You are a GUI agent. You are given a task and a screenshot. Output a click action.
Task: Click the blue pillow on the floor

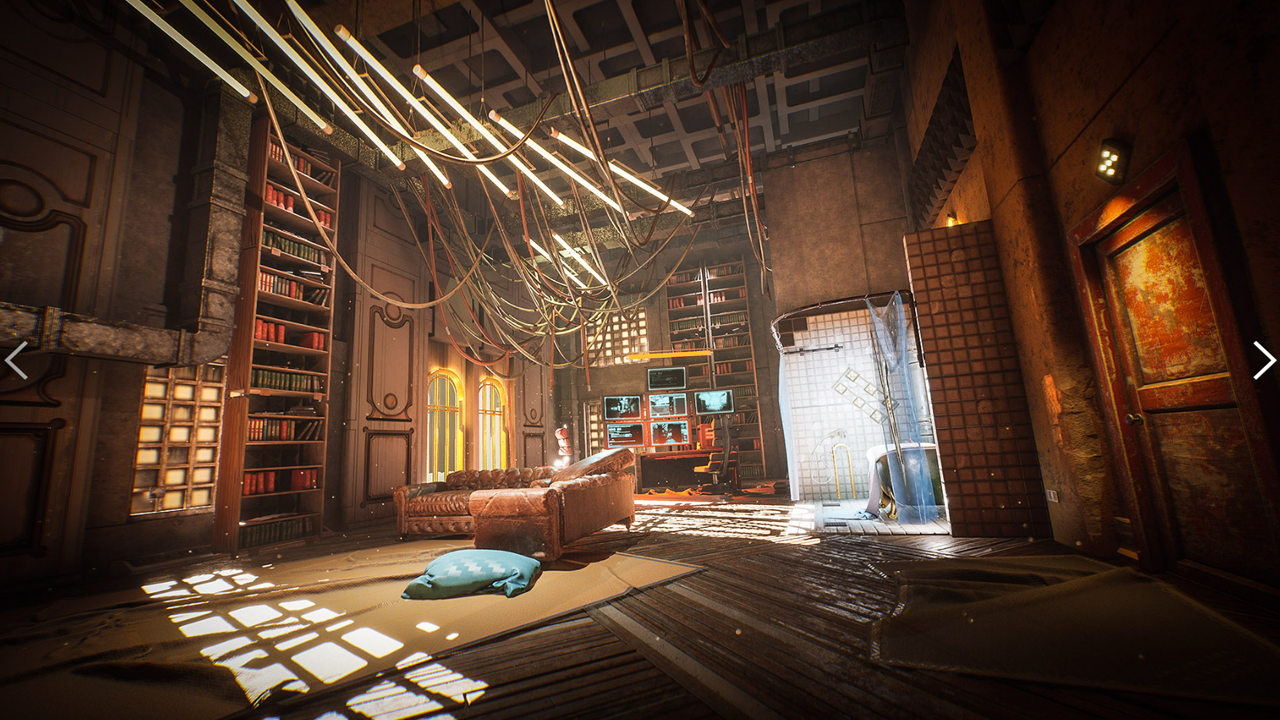click(470, 573)
